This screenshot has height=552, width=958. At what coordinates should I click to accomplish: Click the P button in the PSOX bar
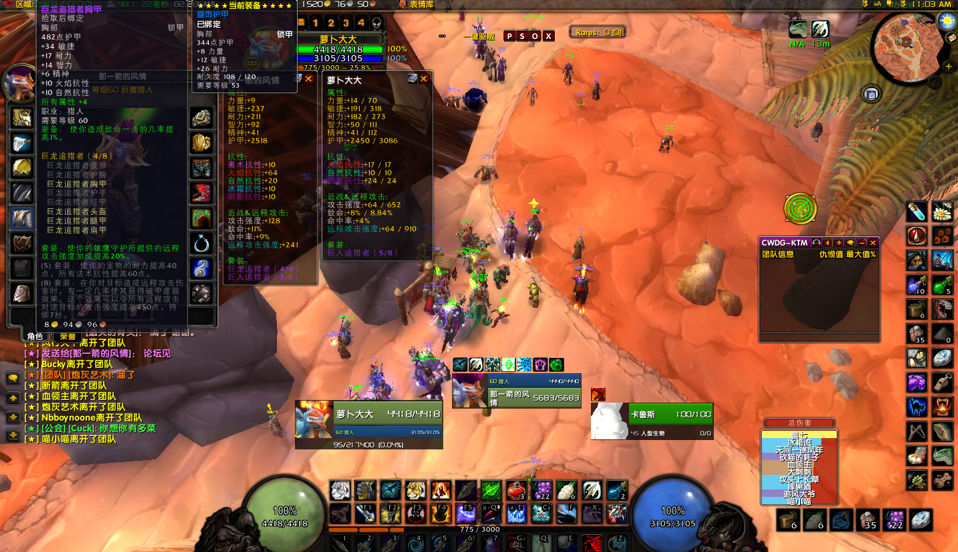(x=509, y=37)
